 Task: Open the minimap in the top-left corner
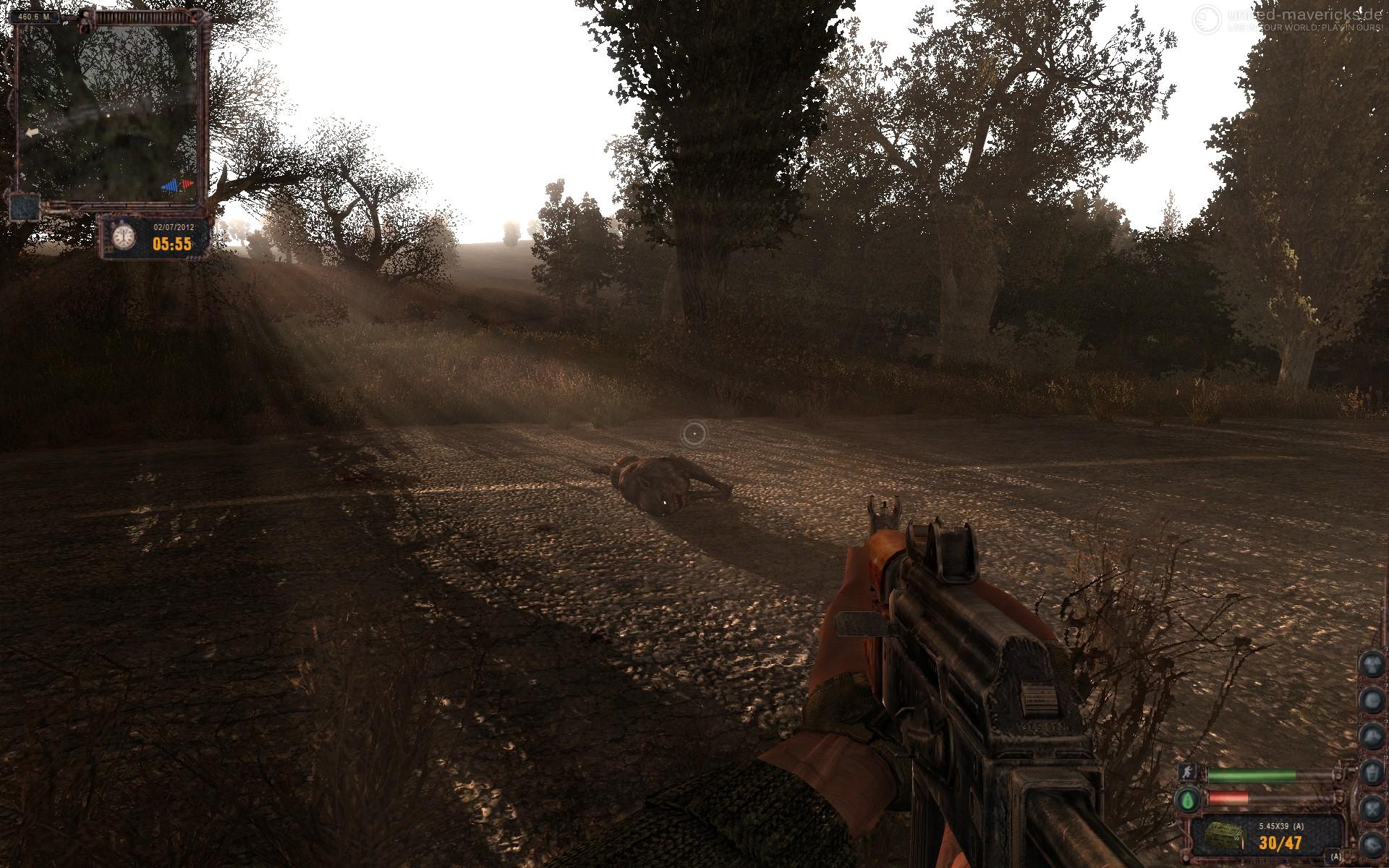coord(109,109)
